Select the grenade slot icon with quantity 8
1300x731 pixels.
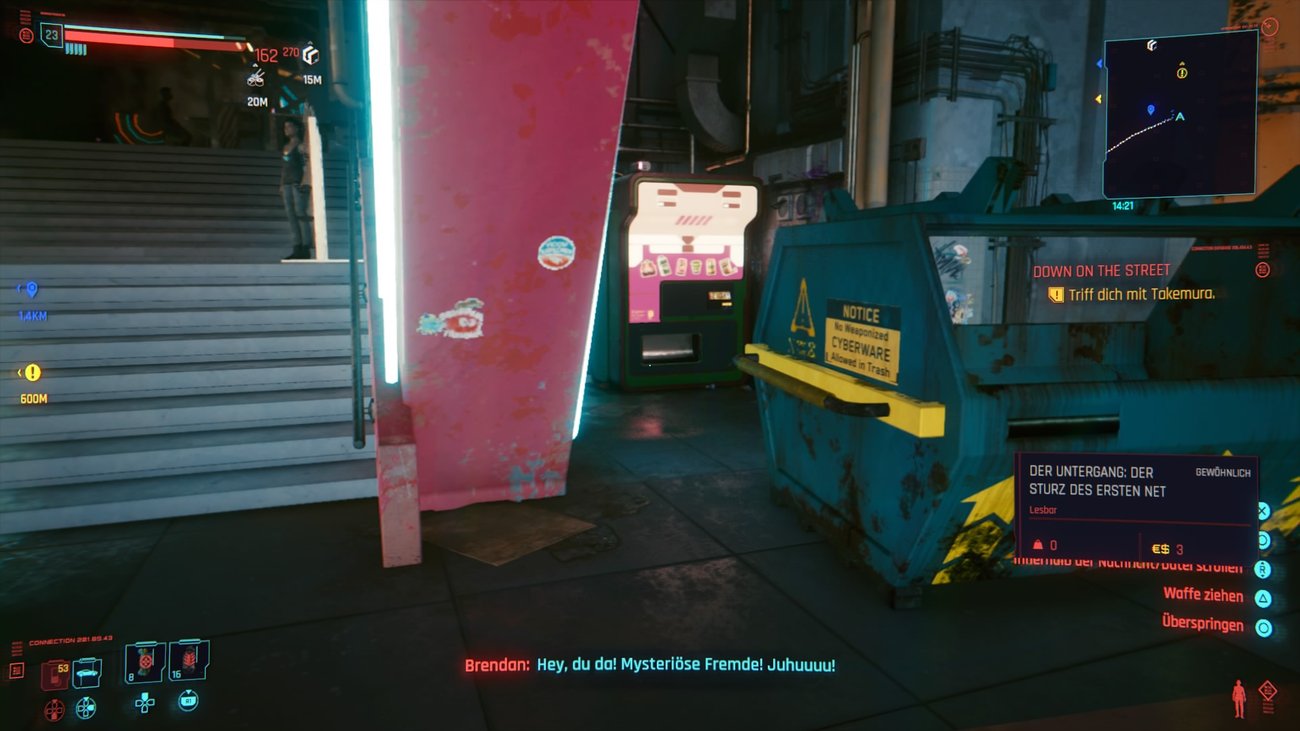tap(143, 663)
